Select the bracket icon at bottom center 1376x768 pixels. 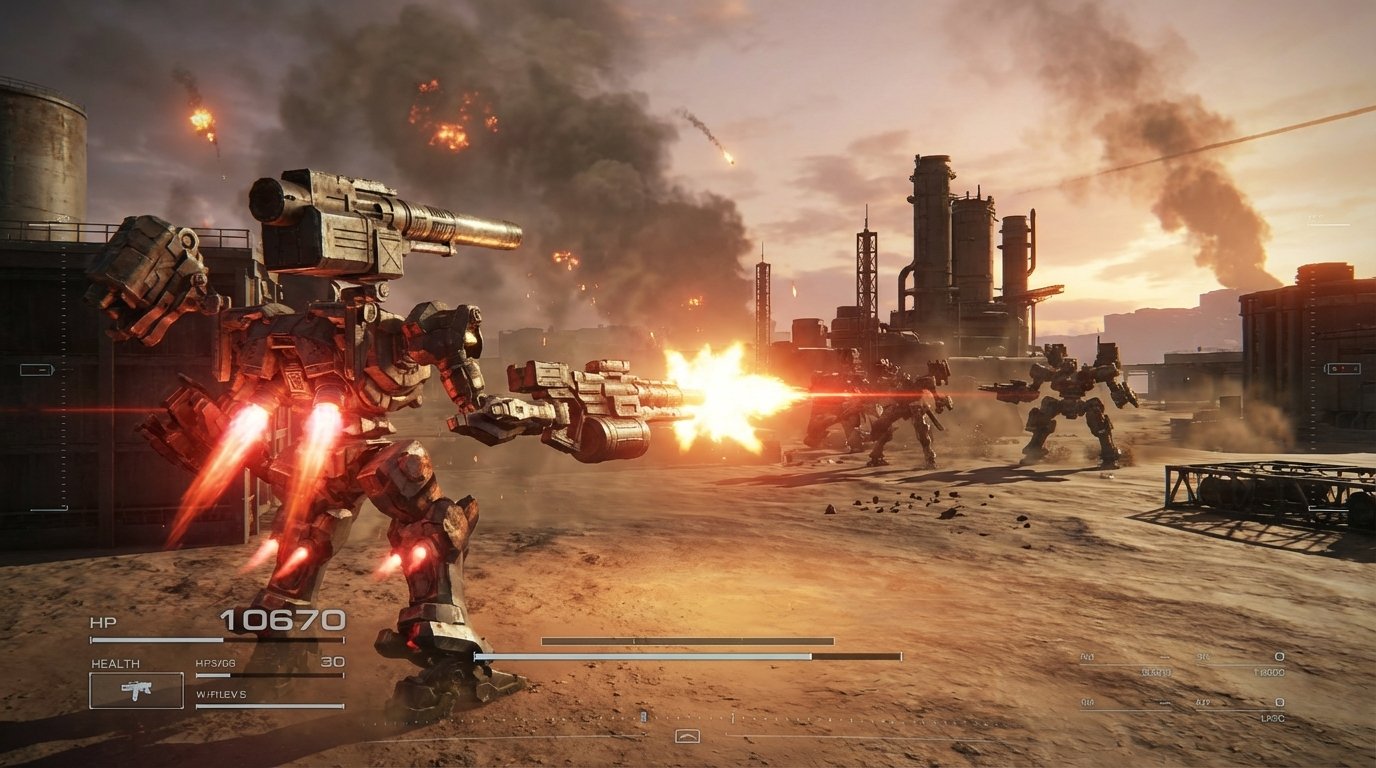click(688, 736)
